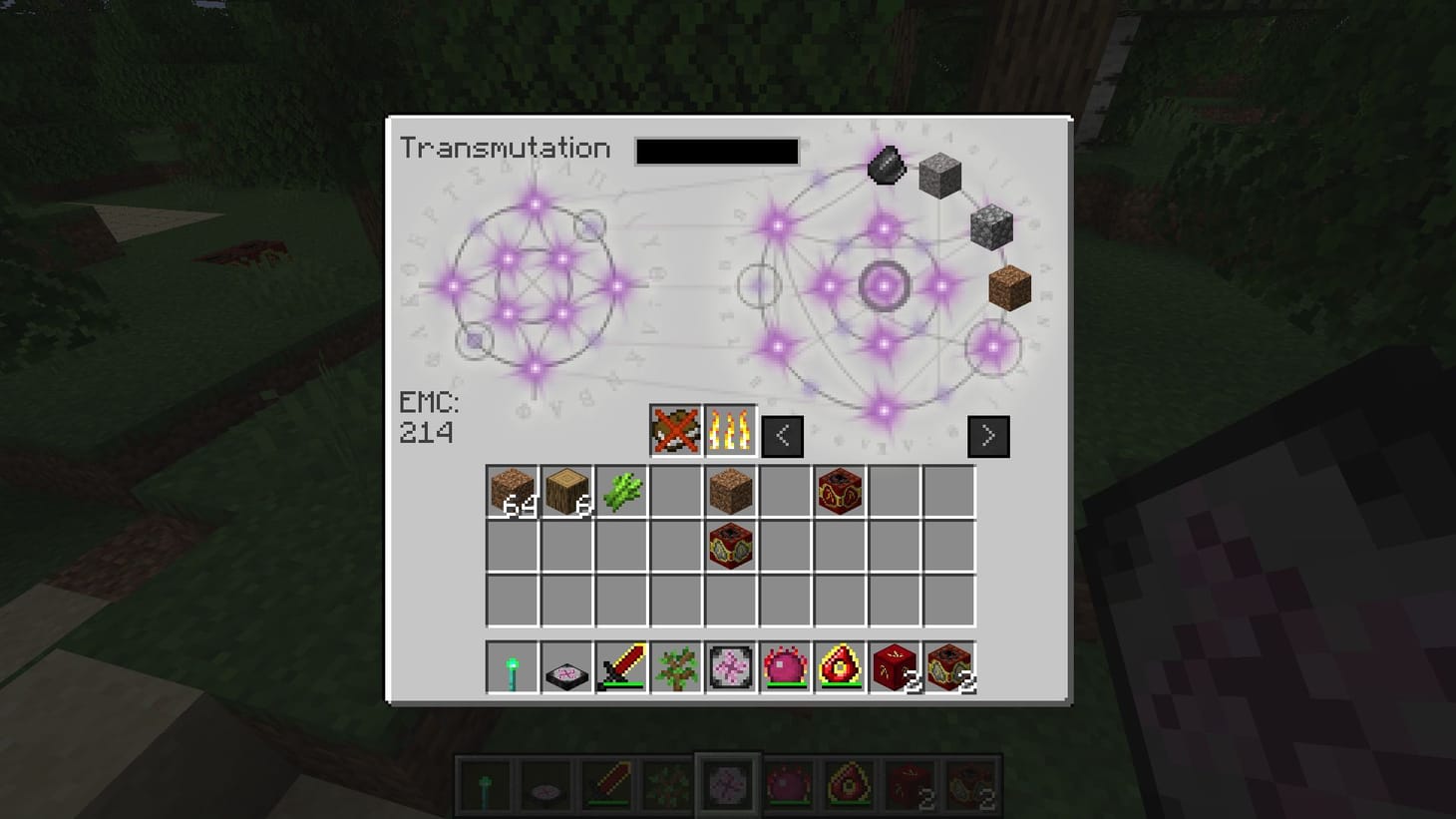The image size is (1456, 819).
Task: Click the previous page arrow
Action: point(782,435)
